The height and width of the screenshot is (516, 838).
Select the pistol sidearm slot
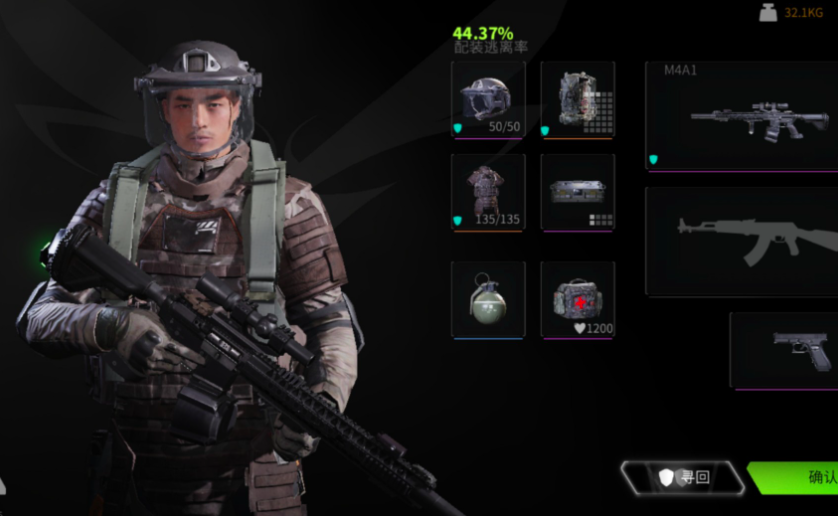click(784, 350)
